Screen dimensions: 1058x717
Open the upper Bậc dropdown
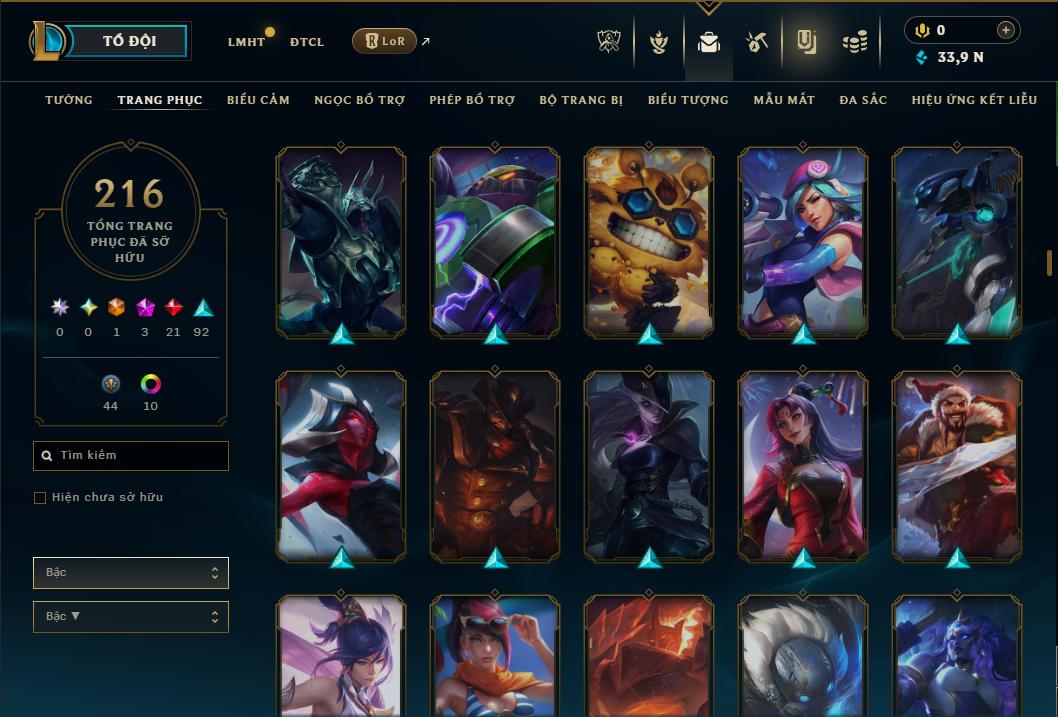(x=131, y=573)
